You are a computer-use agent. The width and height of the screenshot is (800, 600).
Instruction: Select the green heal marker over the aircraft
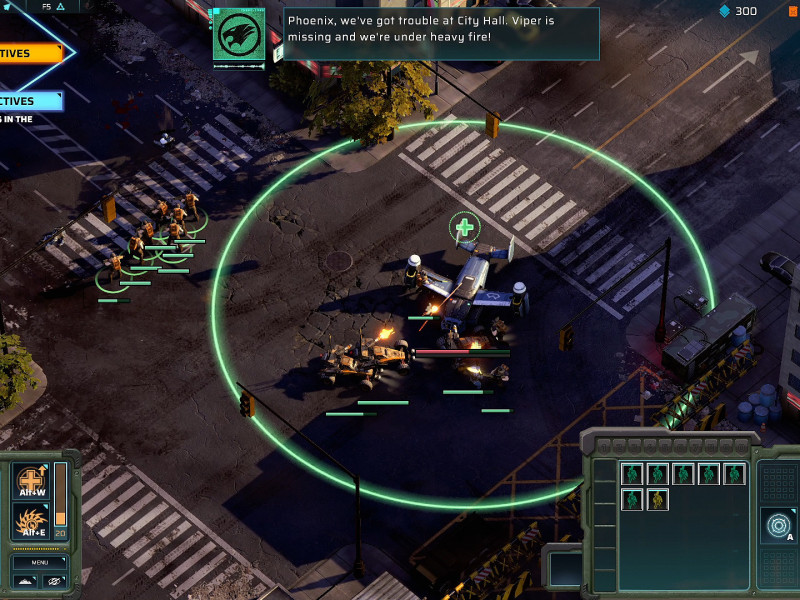click(x=464, y=228)
